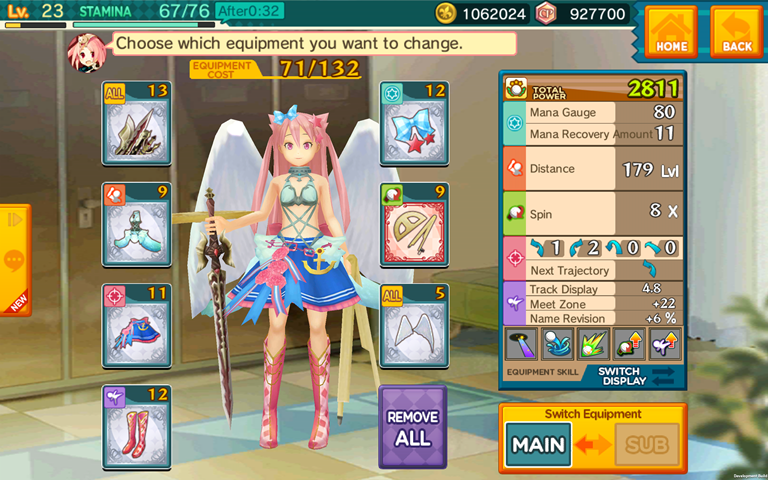This screenshot has width=768, height=480.
Task: Select the compass and ruler equipment slot
Action: pyautogui.click(x=414, y=224)
